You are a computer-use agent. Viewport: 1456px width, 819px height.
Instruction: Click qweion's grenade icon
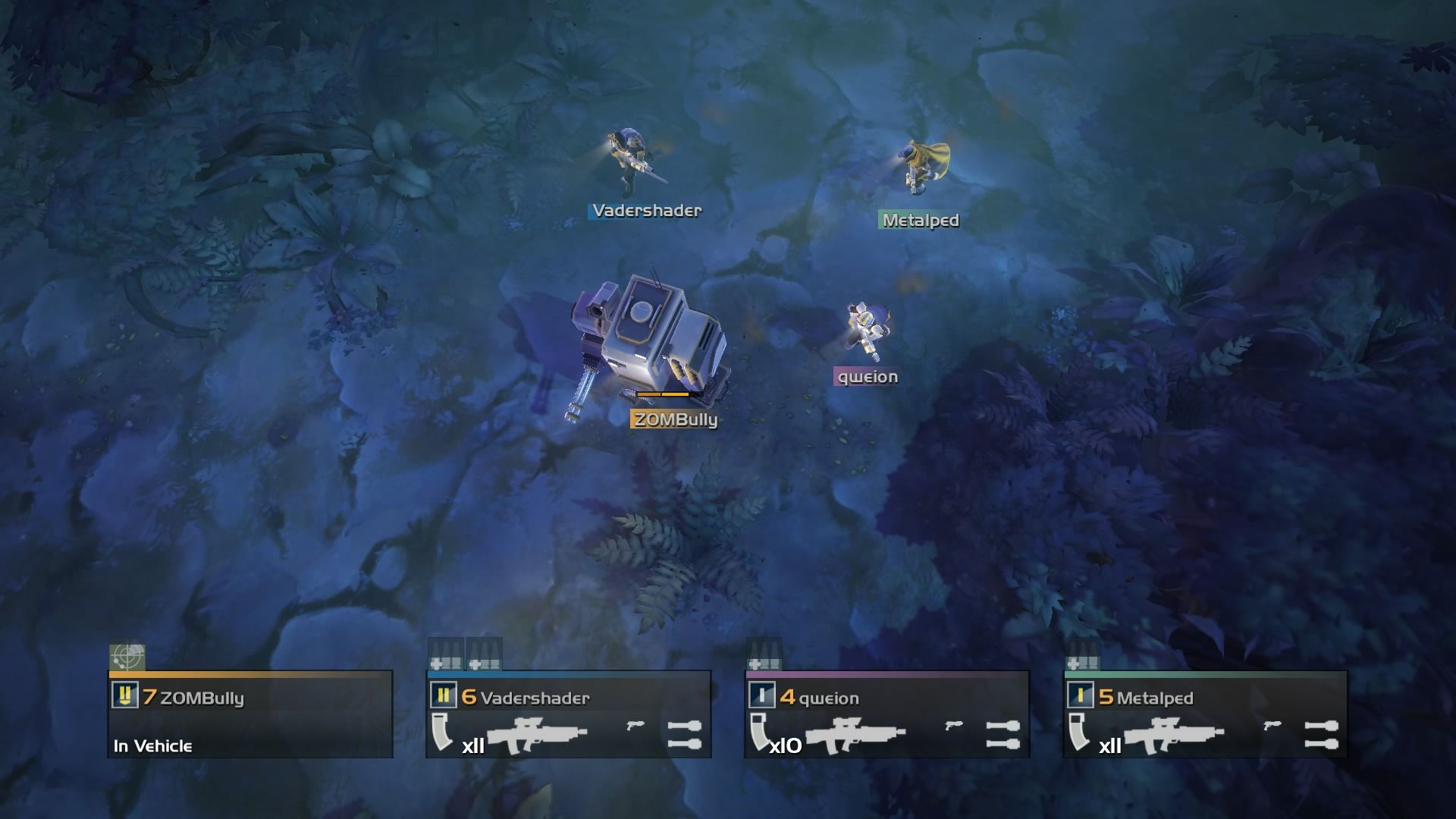(x=1003, y=735)
